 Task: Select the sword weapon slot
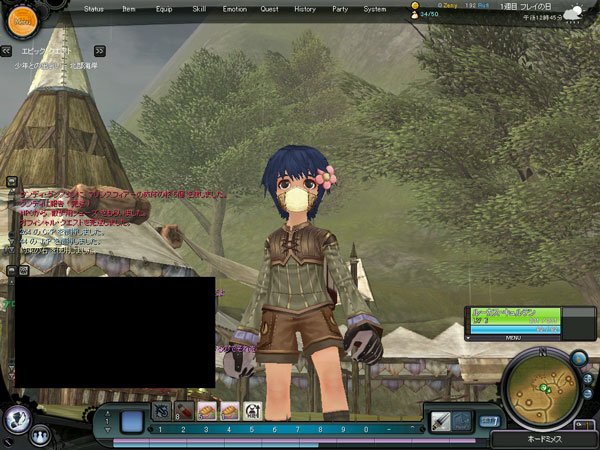[x=438, y=421]
